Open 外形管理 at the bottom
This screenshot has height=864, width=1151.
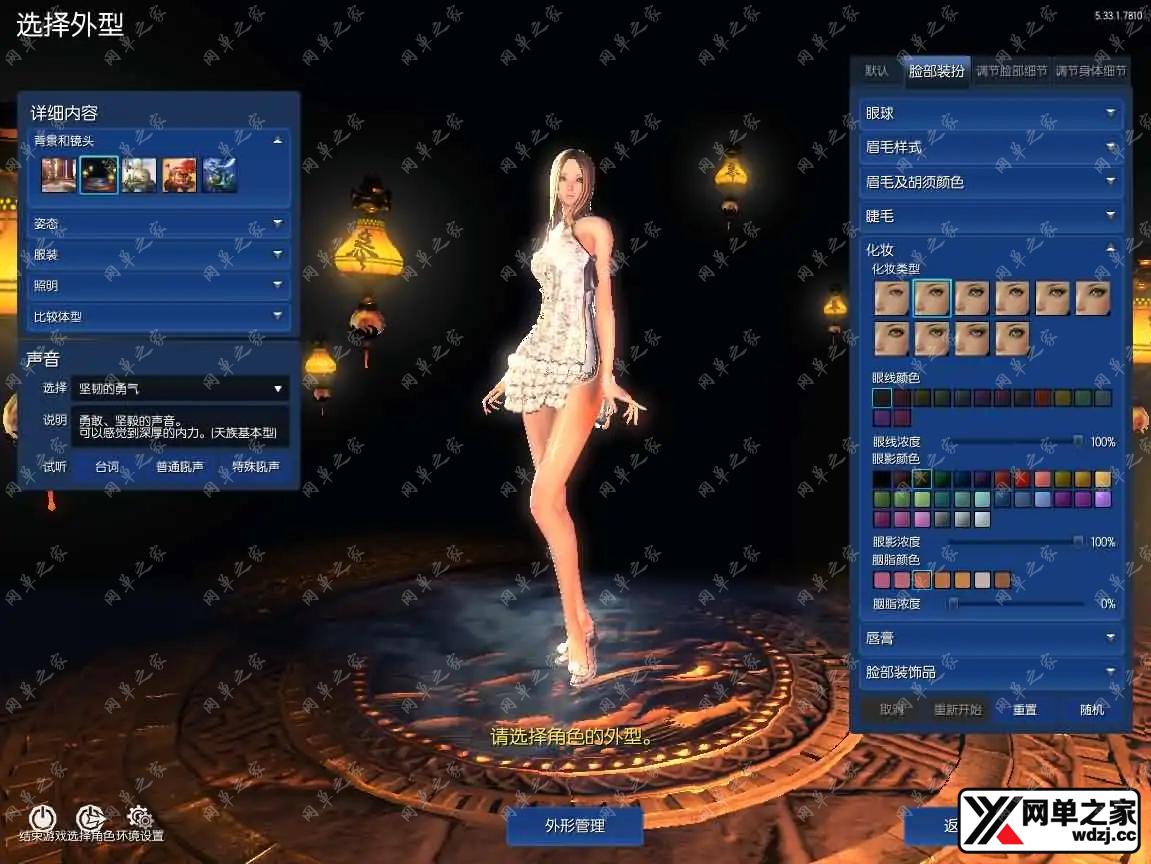point(574,826)
